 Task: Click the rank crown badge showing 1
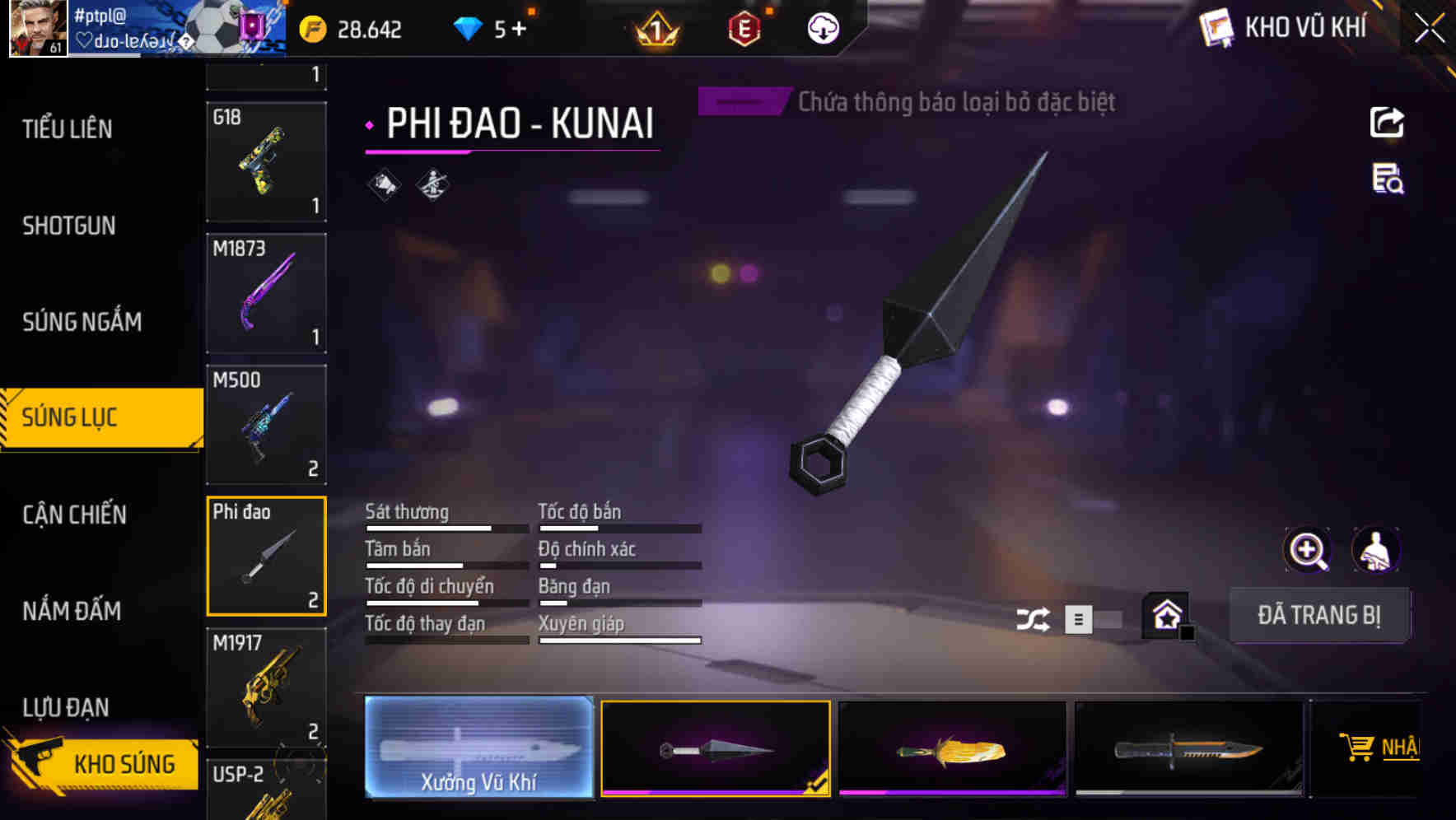click(653, 29)
